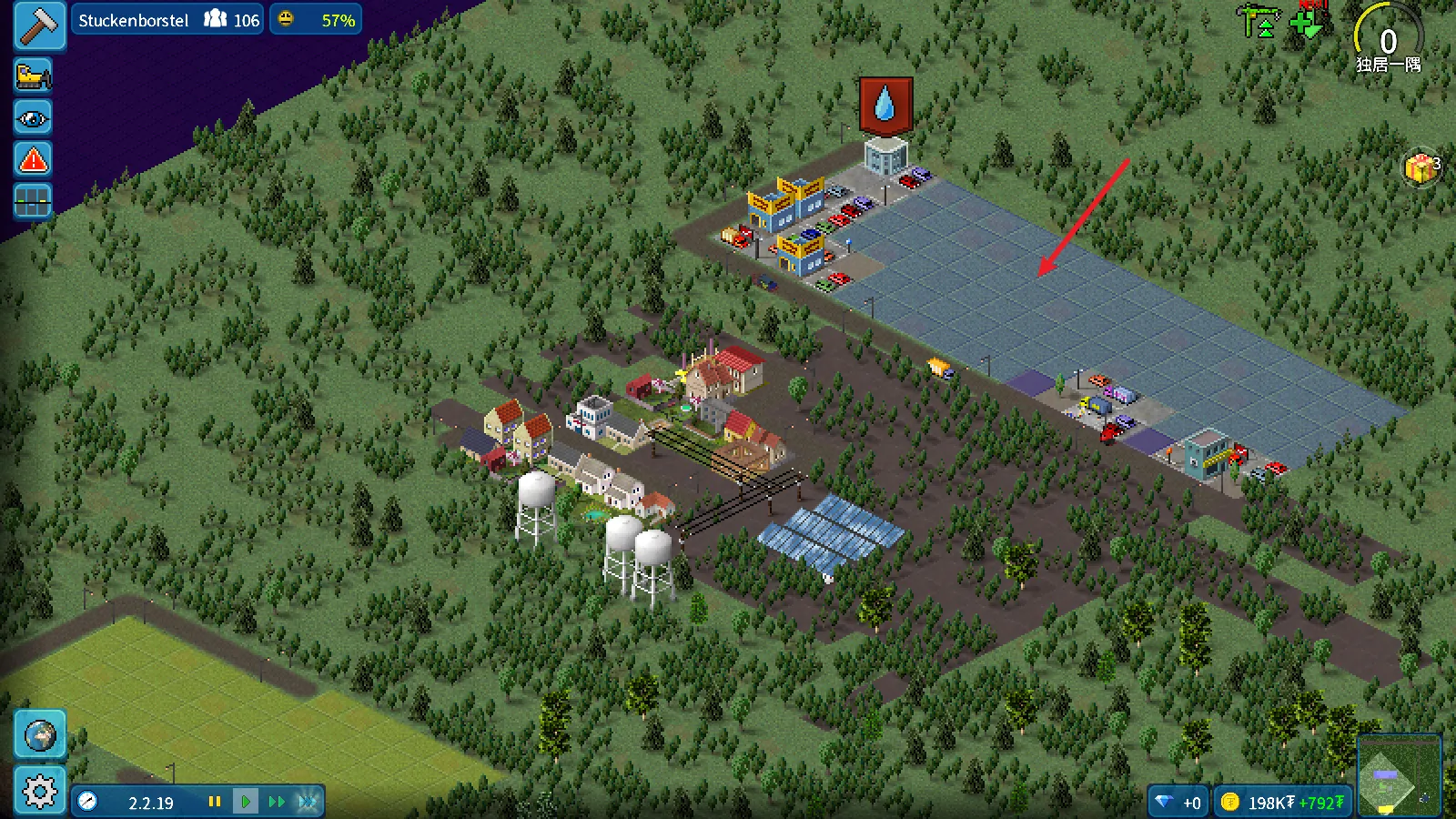Open the green plus icon marked NEW
The image size is (1456, 819).
(x=1307, y=22)
